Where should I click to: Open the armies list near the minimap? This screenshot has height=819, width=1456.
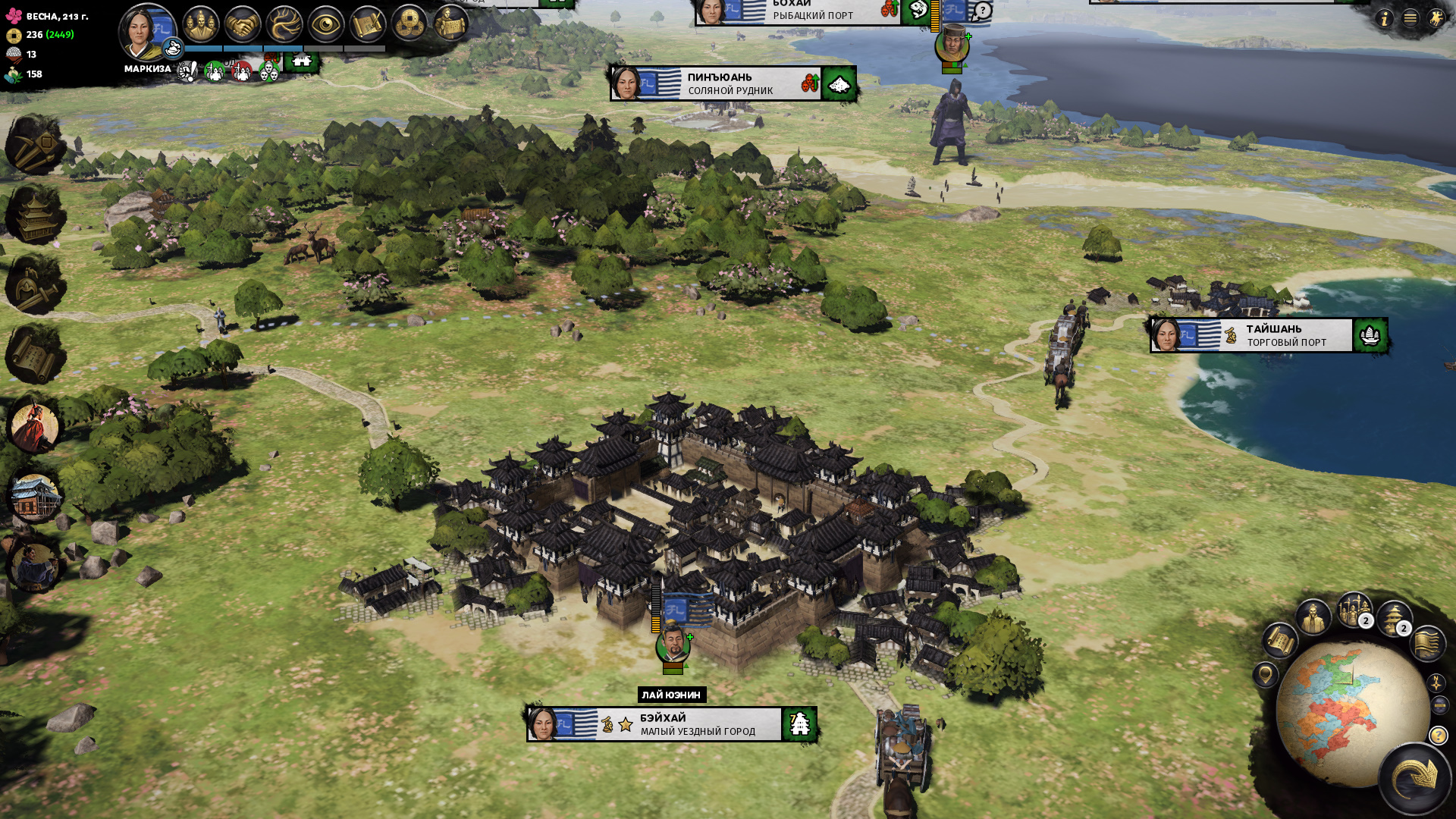tap(1354, 610)
